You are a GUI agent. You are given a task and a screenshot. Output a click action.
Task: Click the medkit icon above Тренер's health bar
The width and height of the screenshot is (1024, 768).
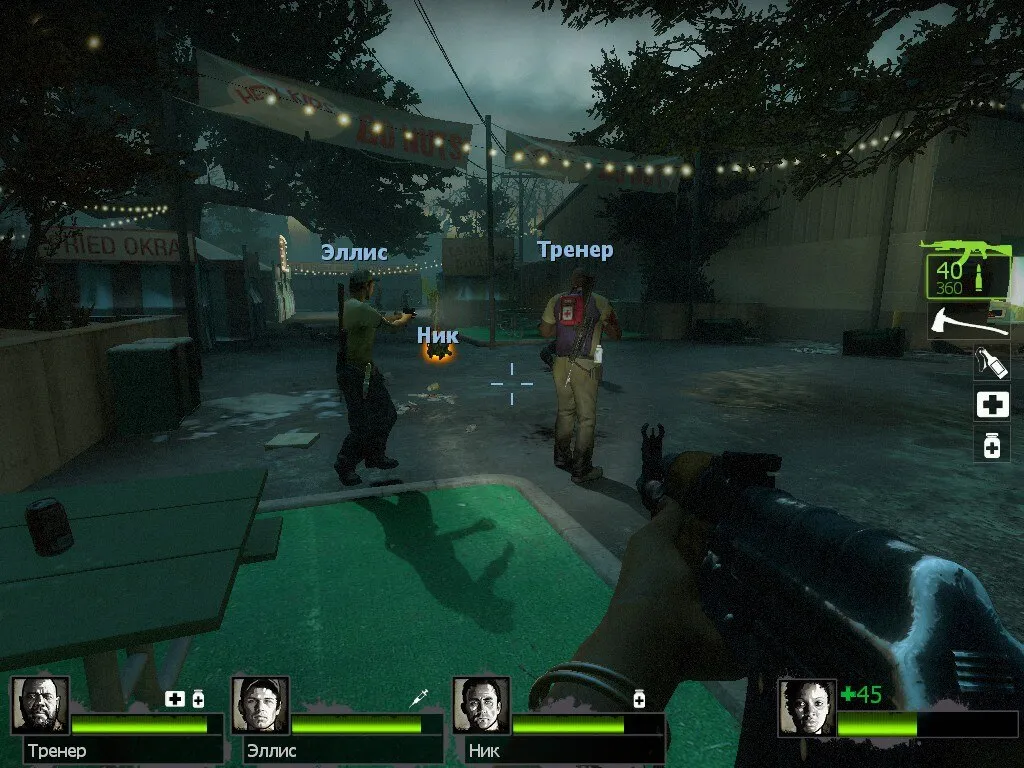(175, 698)
